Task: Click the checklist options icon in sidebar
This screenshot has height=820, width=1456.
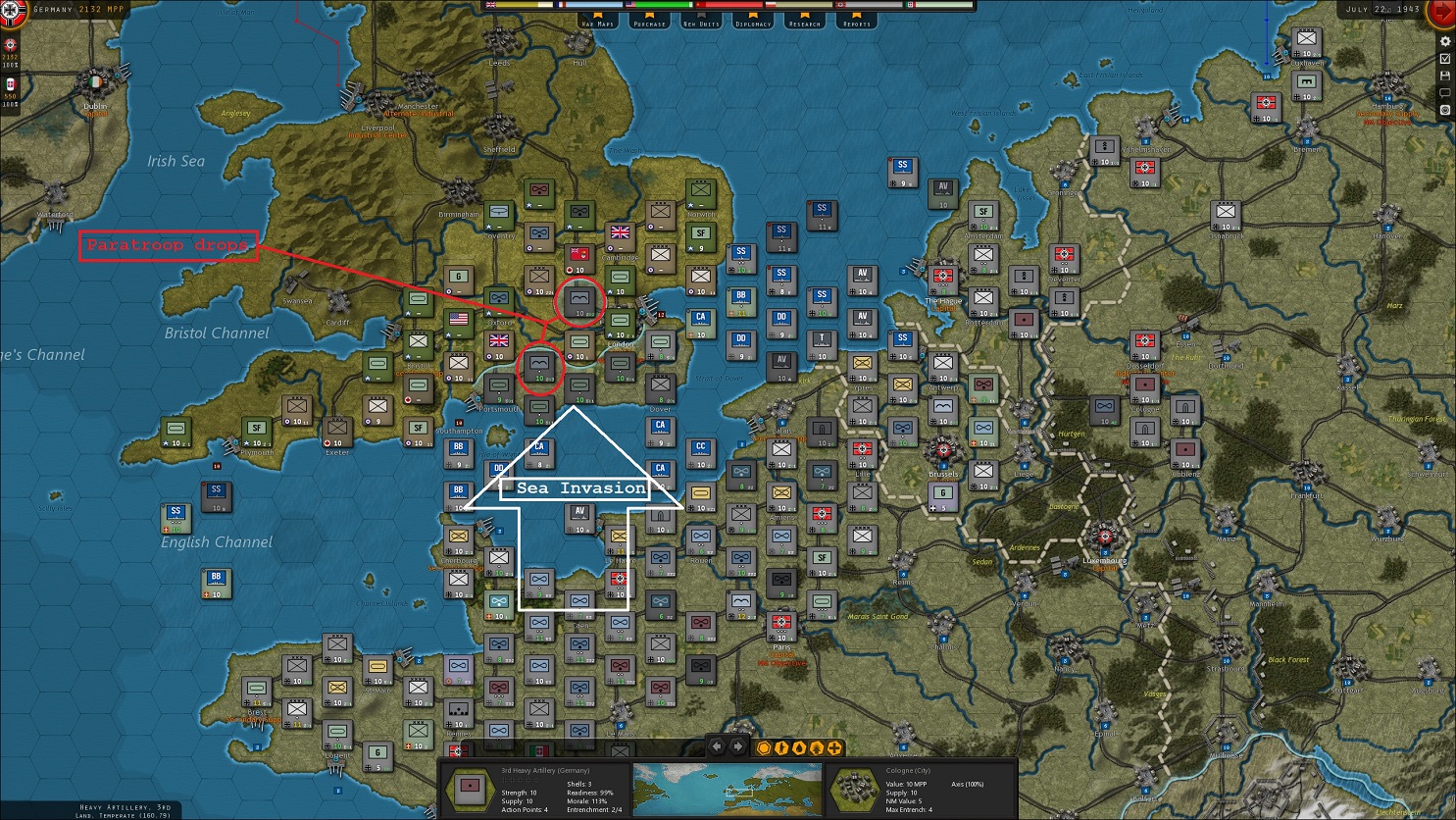Action: click(1444, 59)
